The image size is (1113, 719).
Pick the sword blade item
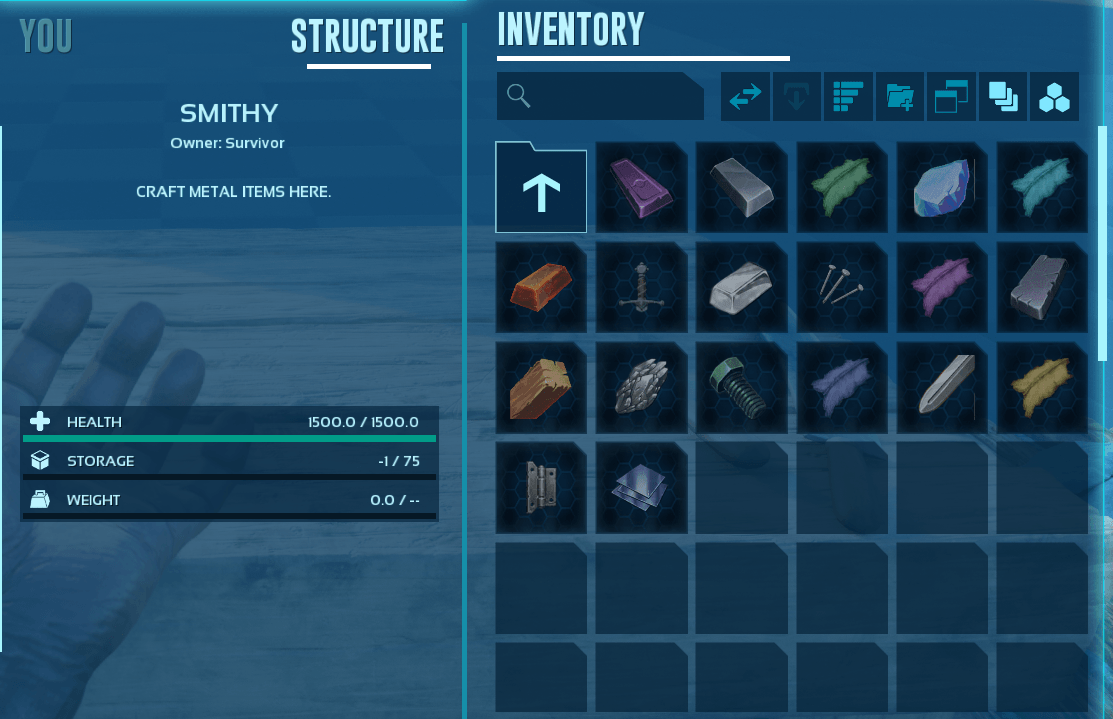(942, 388)
